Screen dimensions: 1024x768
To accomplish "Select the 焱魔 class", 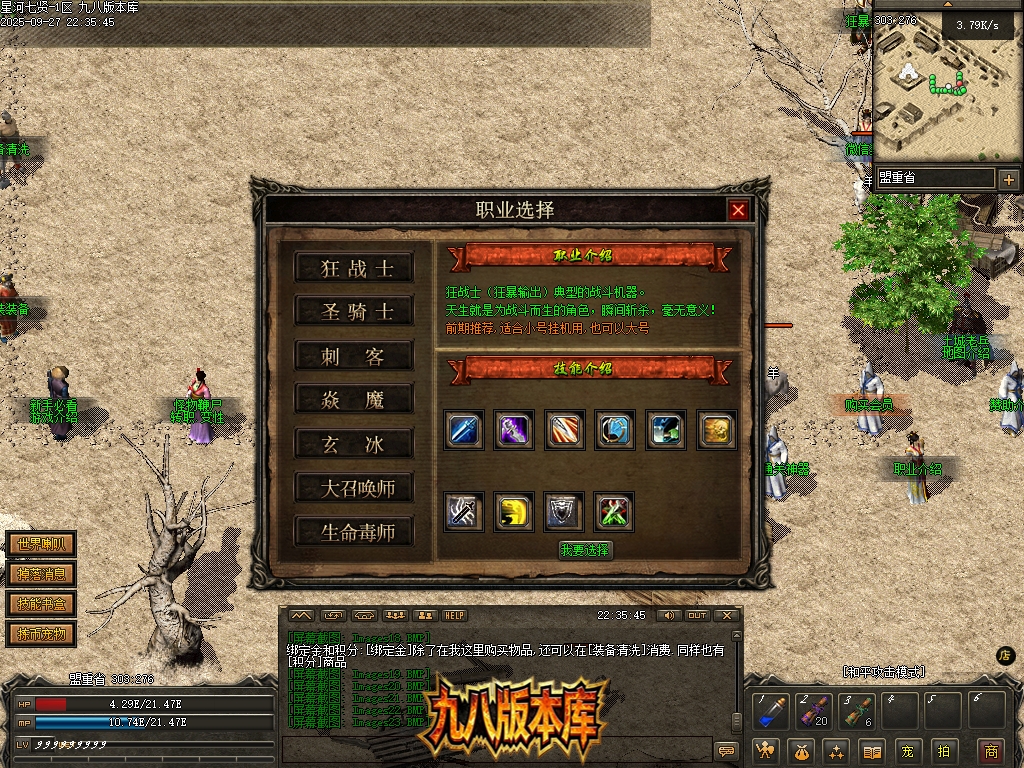I will coord(354,400).
